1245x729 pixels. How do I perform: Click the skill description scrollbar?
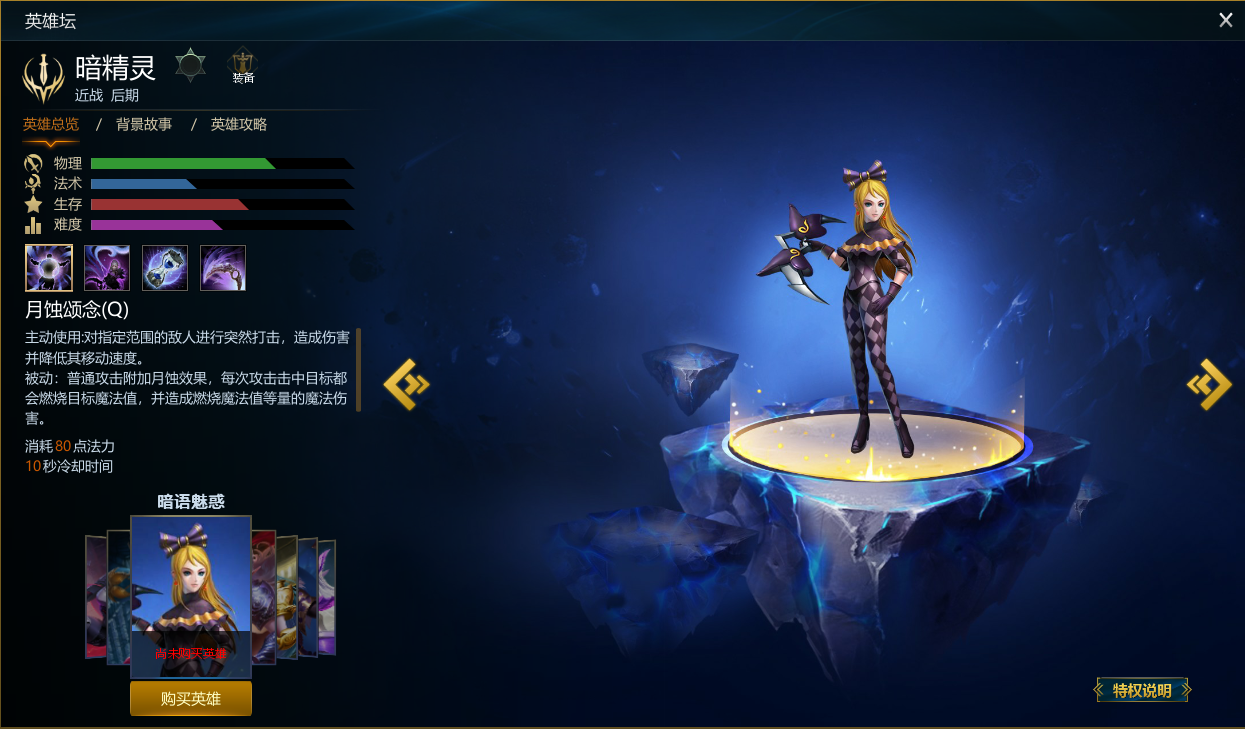pos(358,369)
